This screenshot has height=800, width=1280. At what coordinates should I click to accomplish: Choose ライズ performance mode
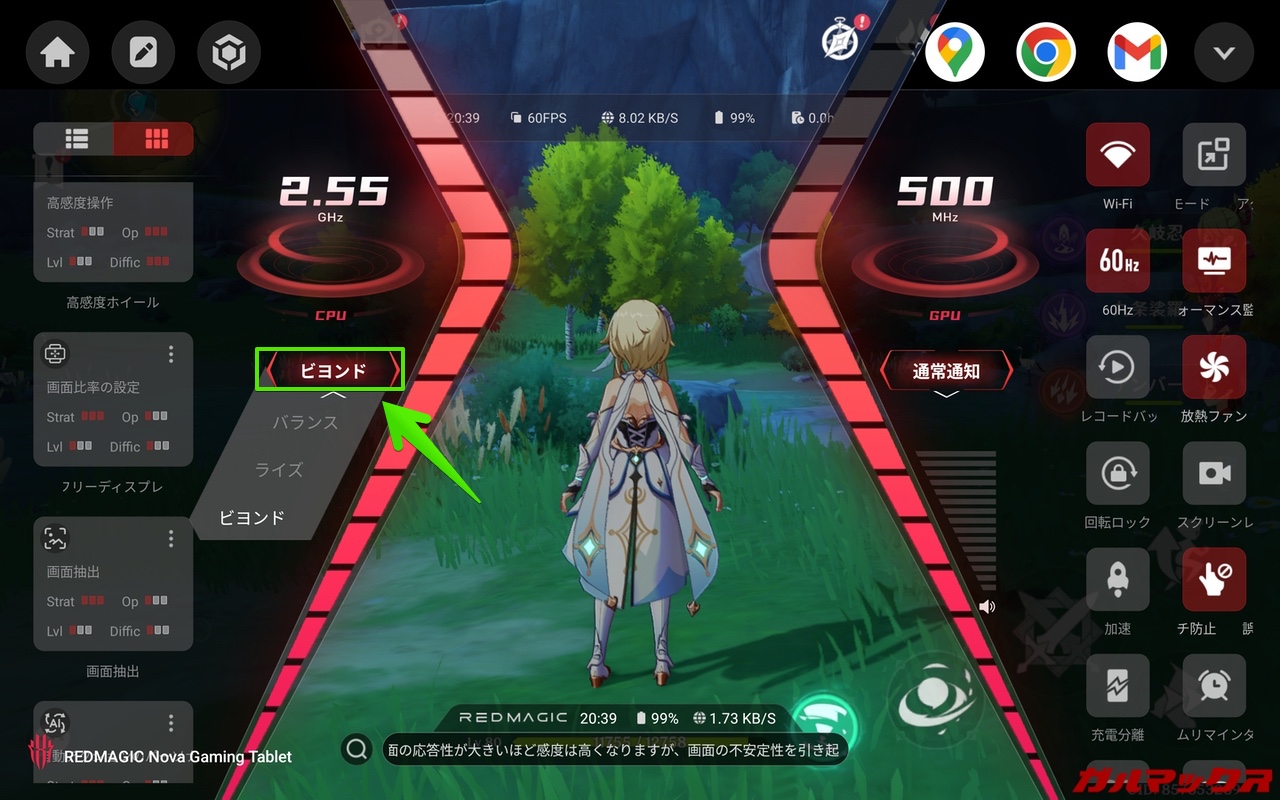point(279,470)
